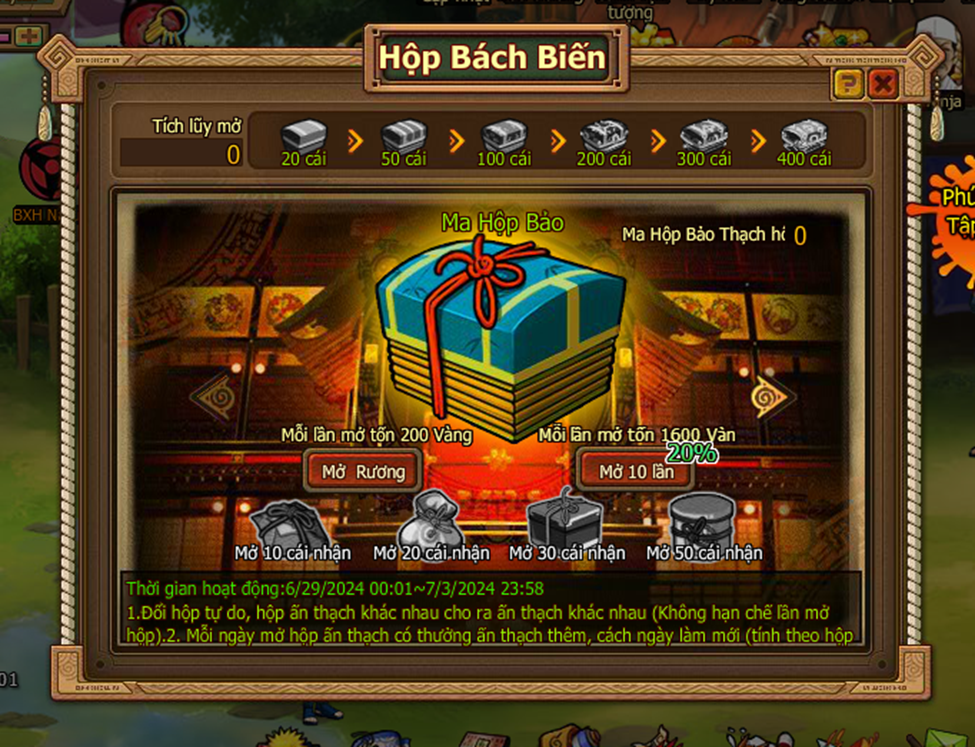Open the question mark help button

(848, 84)
